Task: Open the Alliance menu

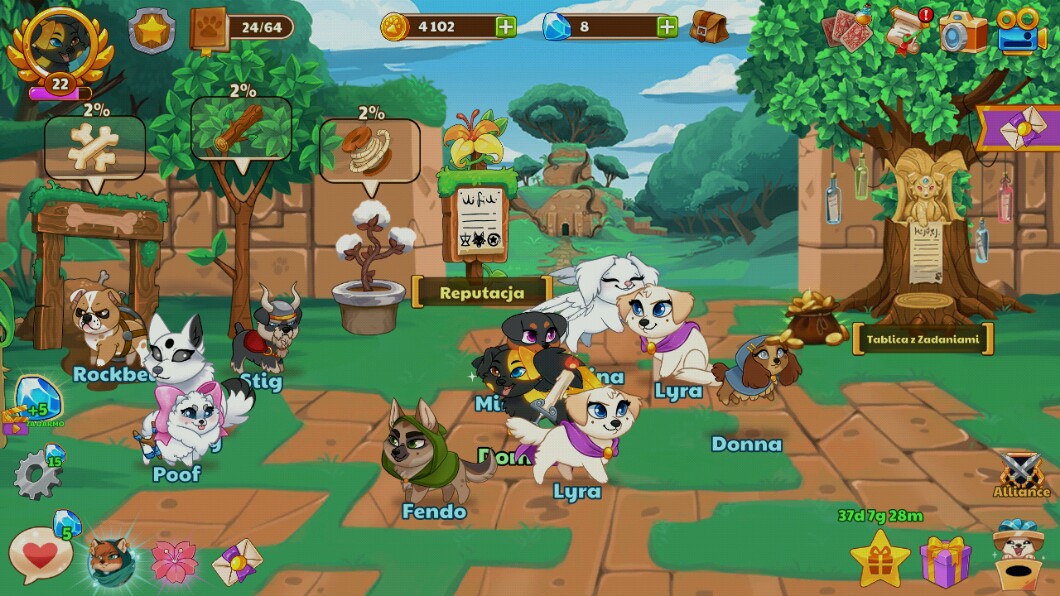Action: coord(1021,473)
